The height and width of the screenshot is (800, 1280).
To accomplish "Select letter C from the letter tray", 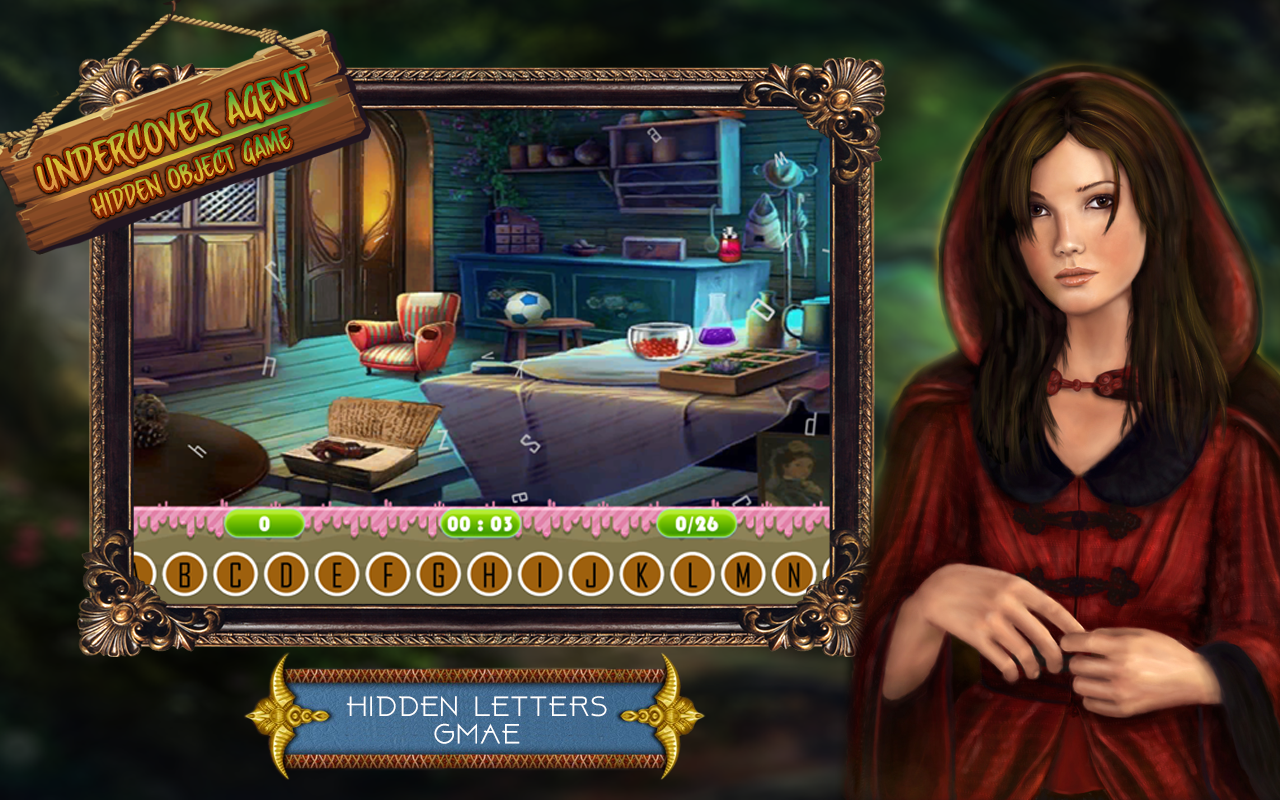I will pos(236,573).
